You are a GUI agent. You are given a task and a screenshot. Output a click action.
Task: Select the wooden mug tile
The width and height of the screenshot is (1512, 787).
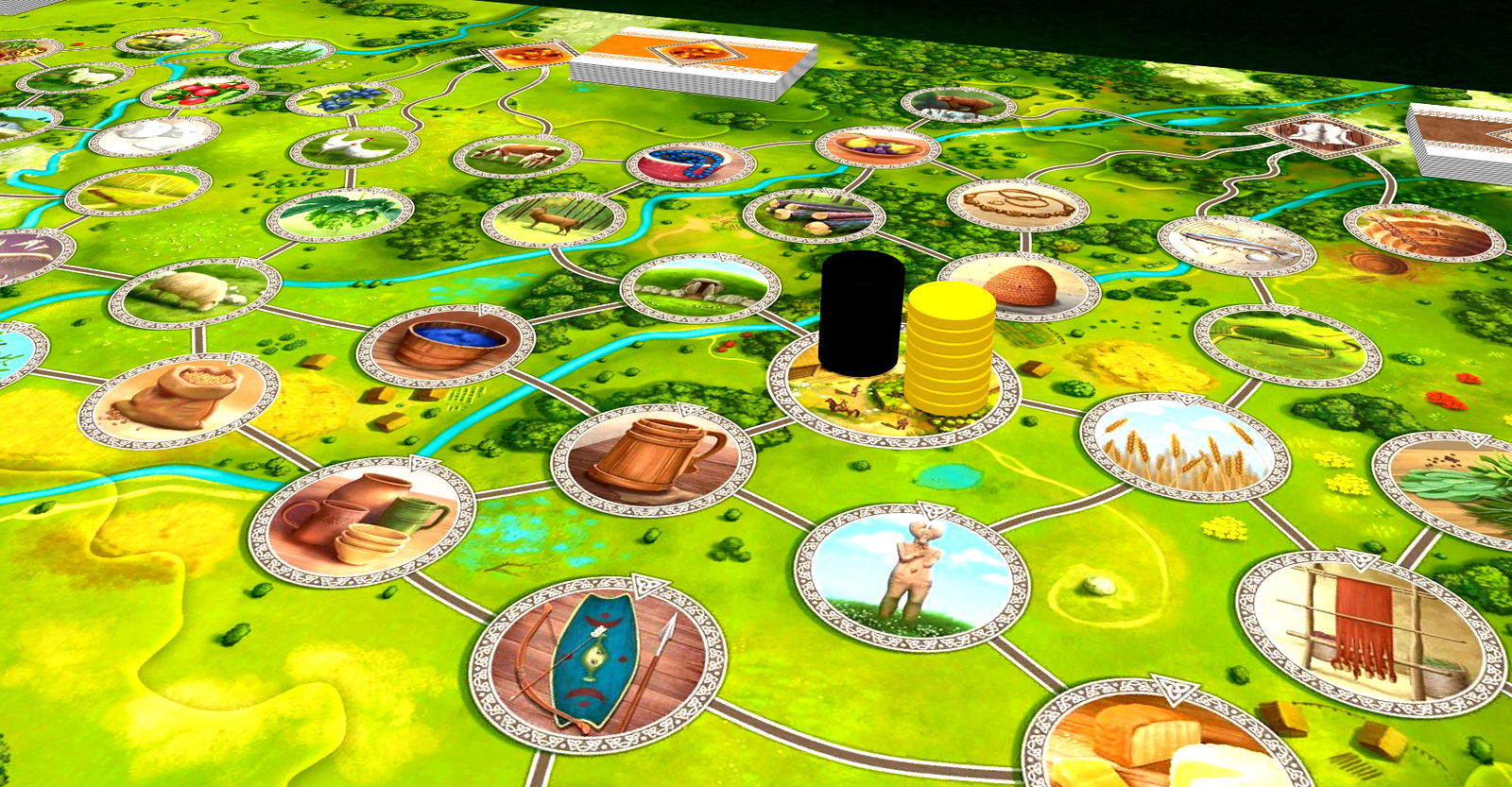[x=653, y=458]
